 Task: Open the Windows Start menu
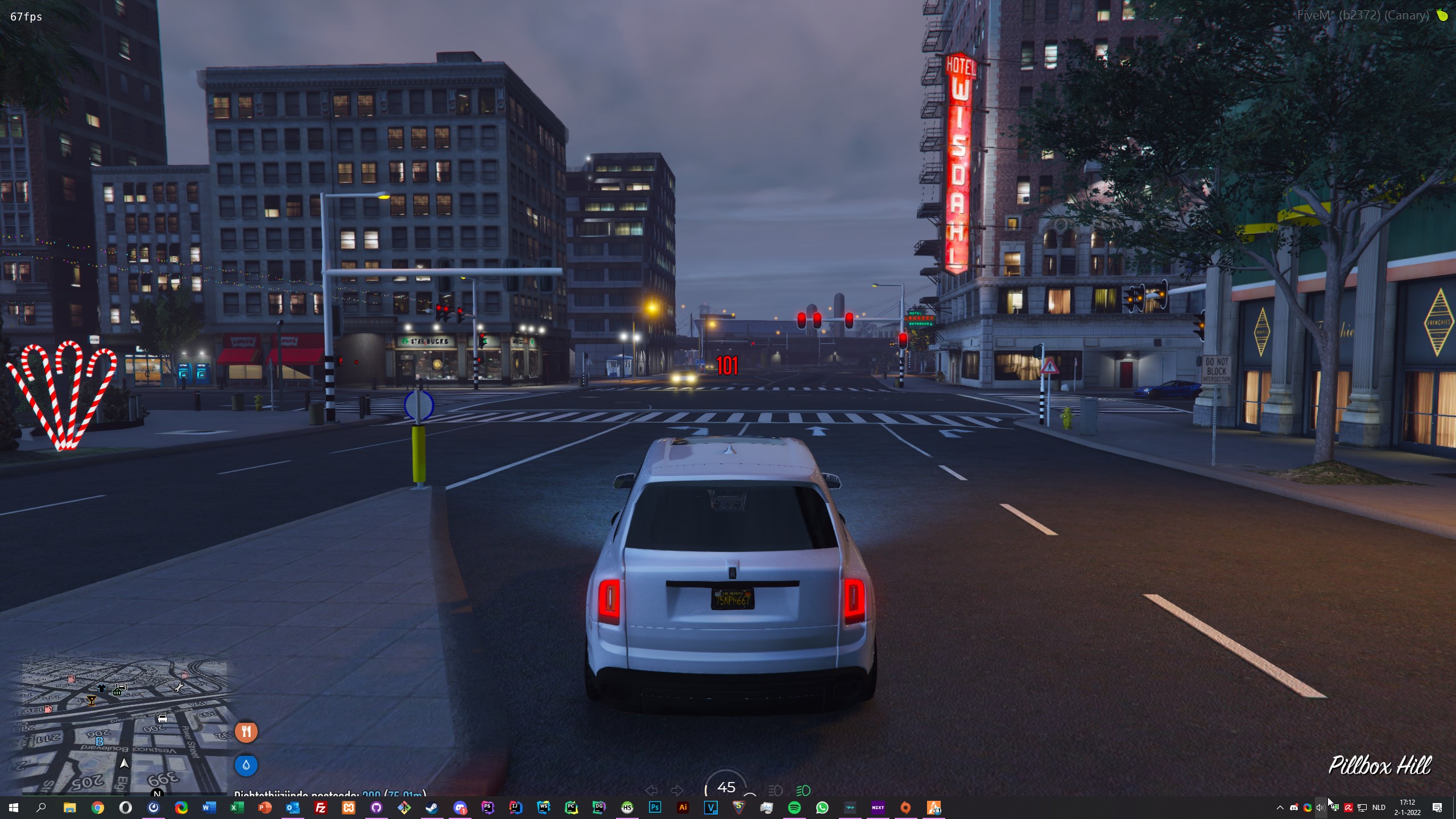(x=14, y=808)
